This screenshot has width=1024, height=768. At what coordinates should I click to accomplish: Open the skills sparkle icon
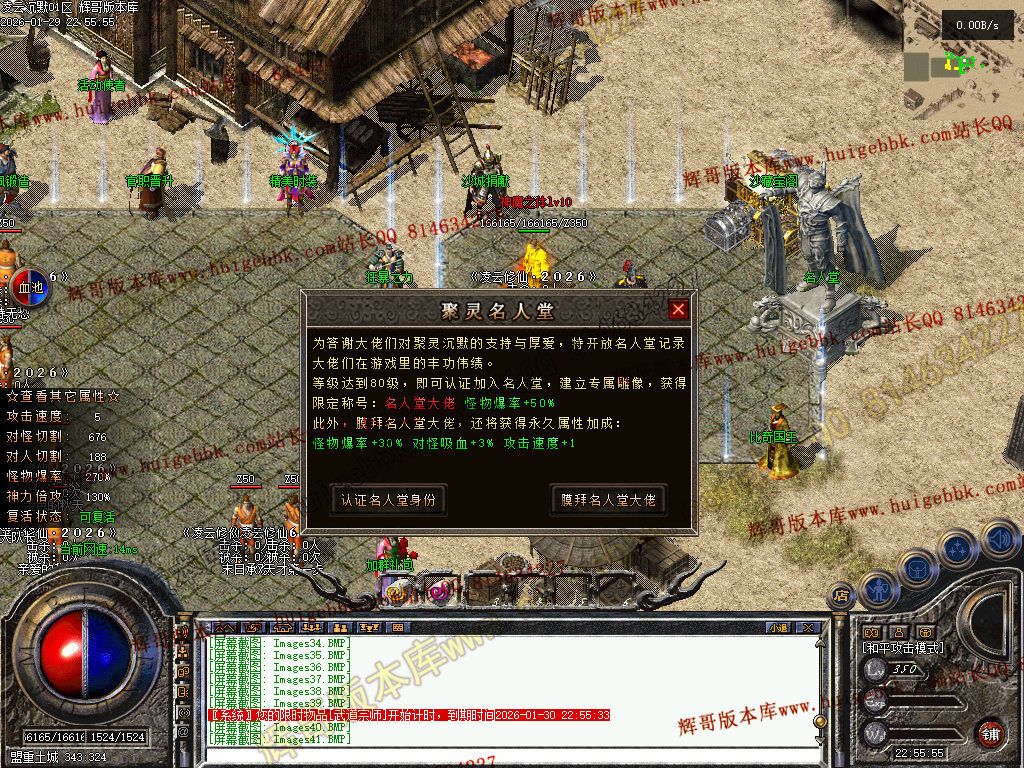958,549
